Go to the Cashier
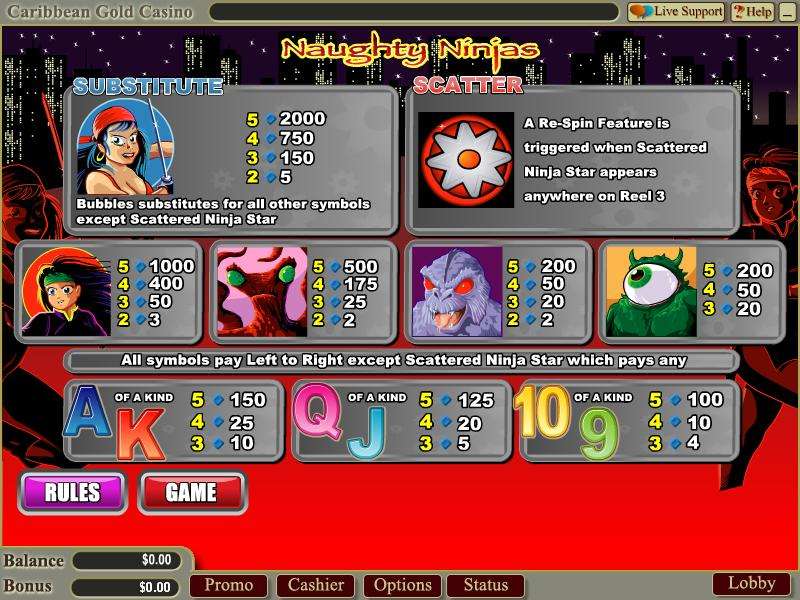800x600 pixels. coord(316,585)
